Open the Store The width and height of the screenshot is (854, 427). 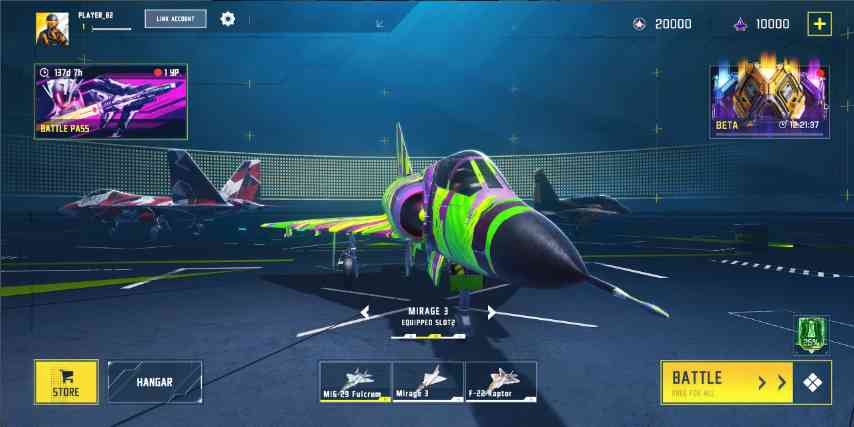[x=66, y=381]
